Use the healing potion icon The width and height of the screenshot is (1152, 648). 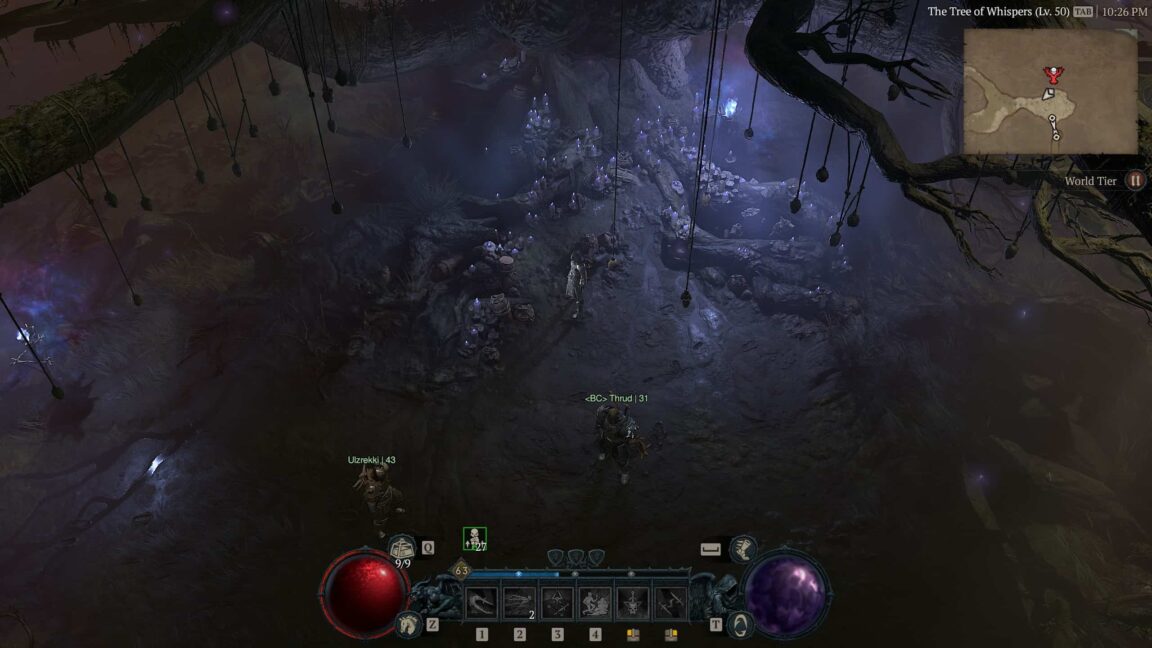403,547
